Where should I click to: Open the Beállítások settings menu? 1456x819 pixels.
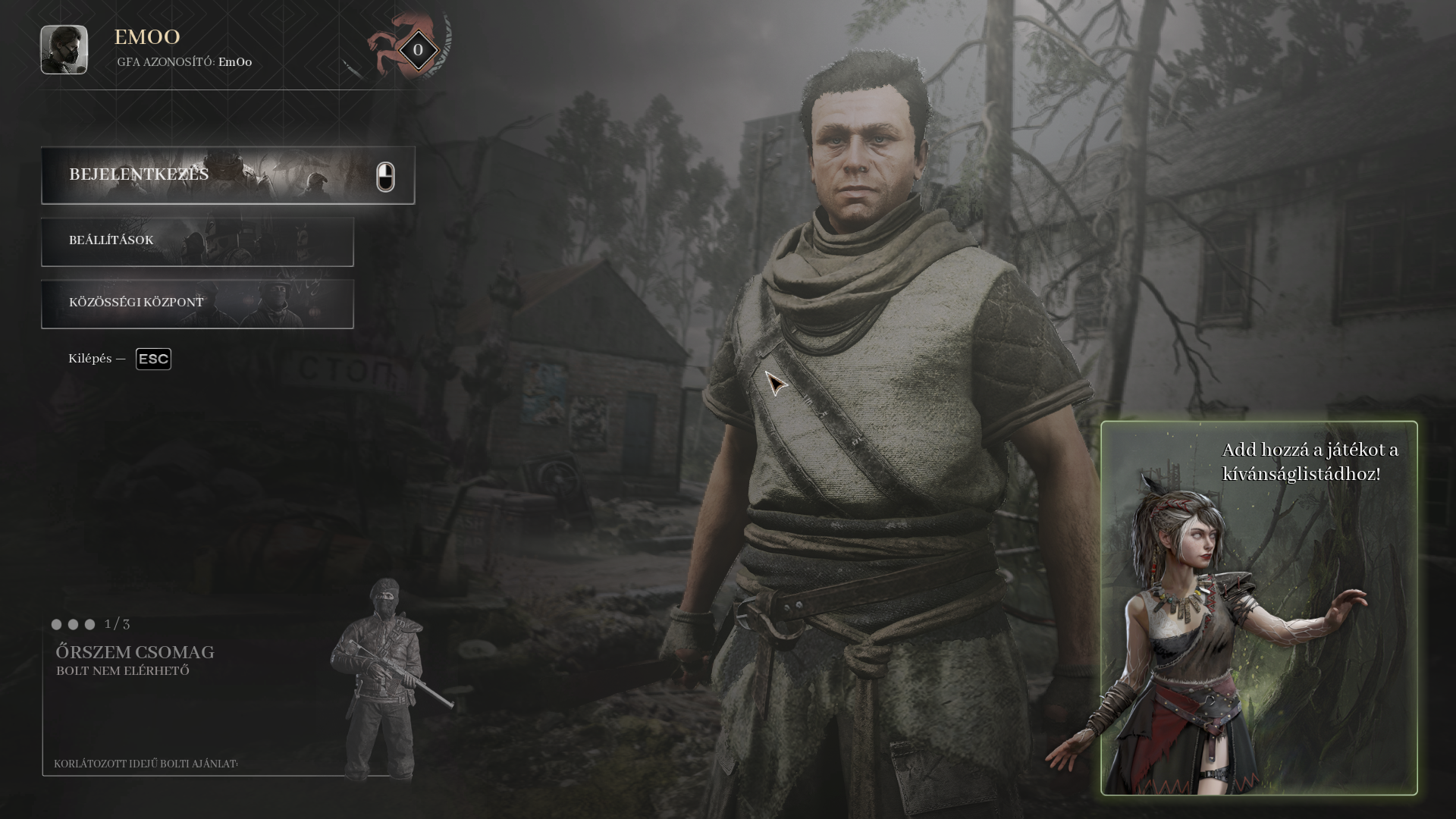pyautogui.click(x=197, y=241)
